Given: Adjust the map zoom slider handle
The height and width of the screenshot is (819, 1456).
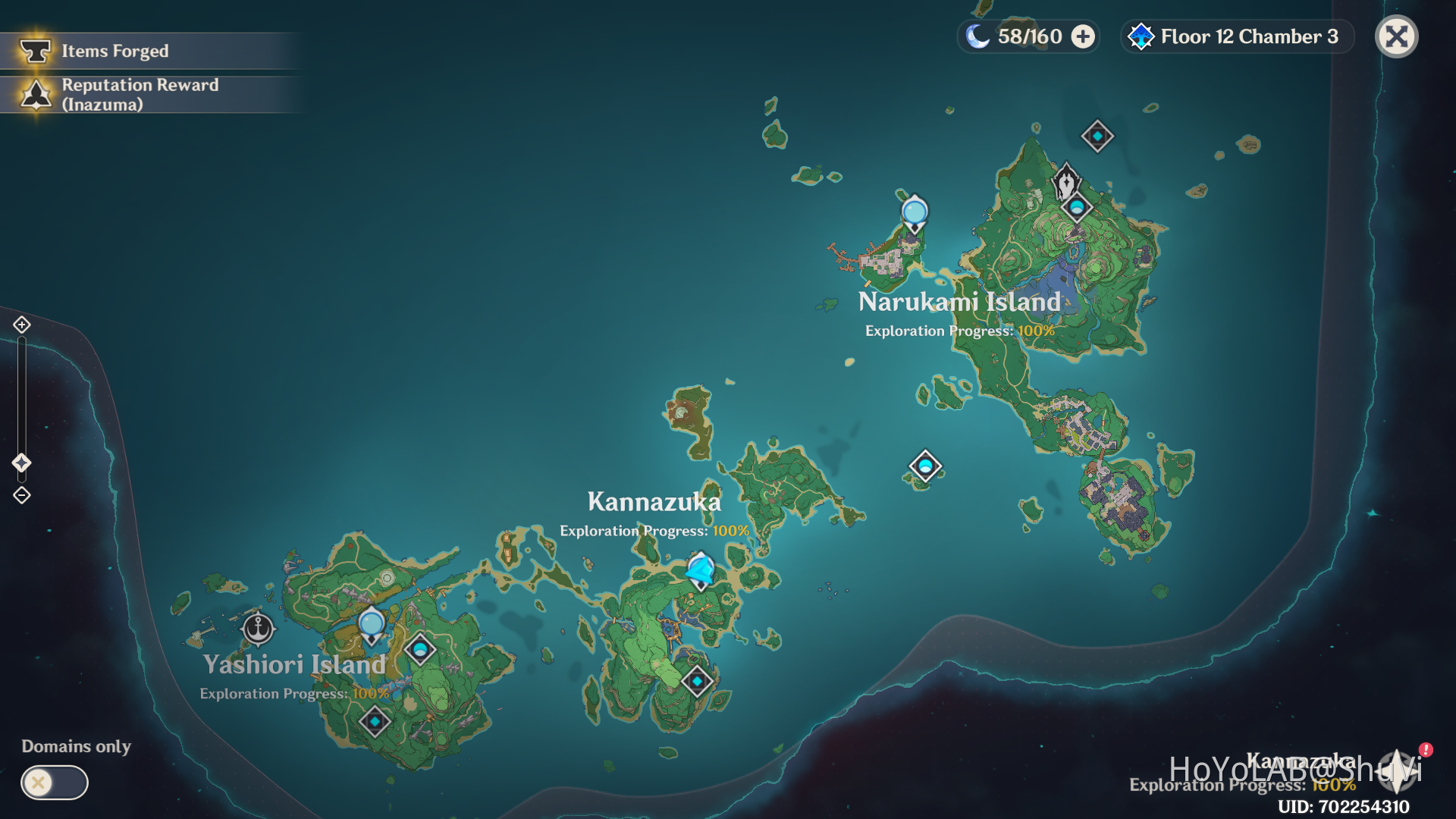Looking at the screenshot, I should [22, 459].
